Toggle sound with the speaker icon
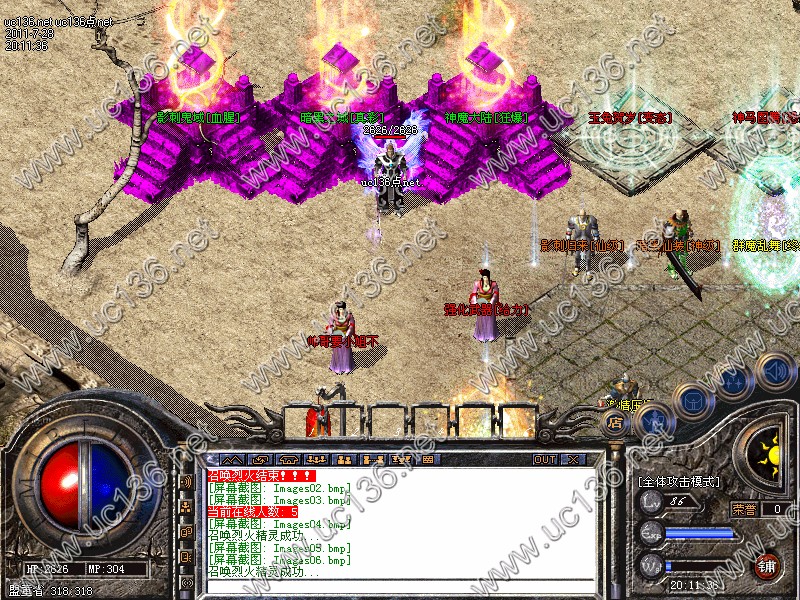800x600 pixels. (773, 368)
